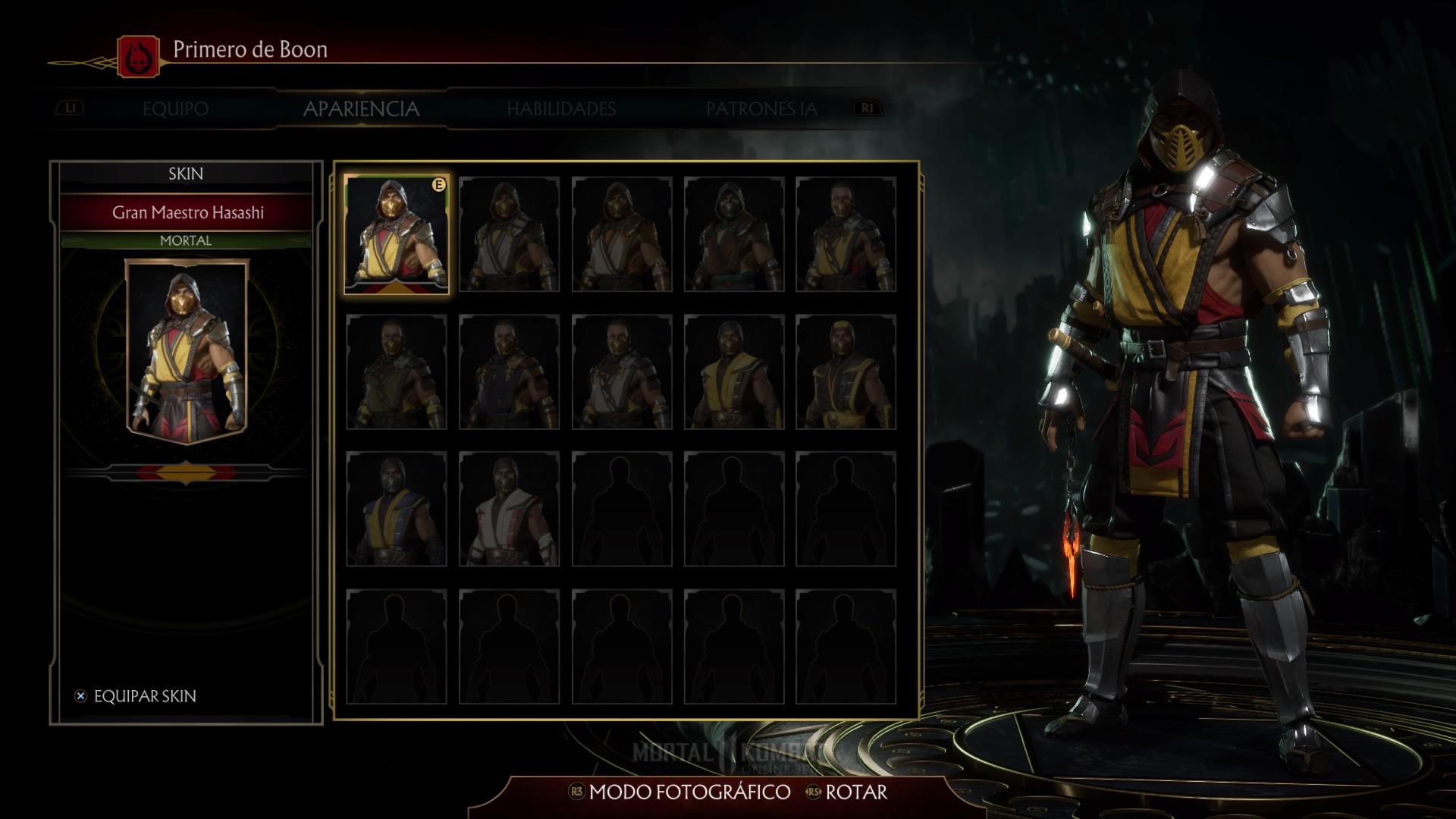Select the PATRONES IA tab
Image resolution: width=1456 pixels, height=819 pixels.
point(761,109)
